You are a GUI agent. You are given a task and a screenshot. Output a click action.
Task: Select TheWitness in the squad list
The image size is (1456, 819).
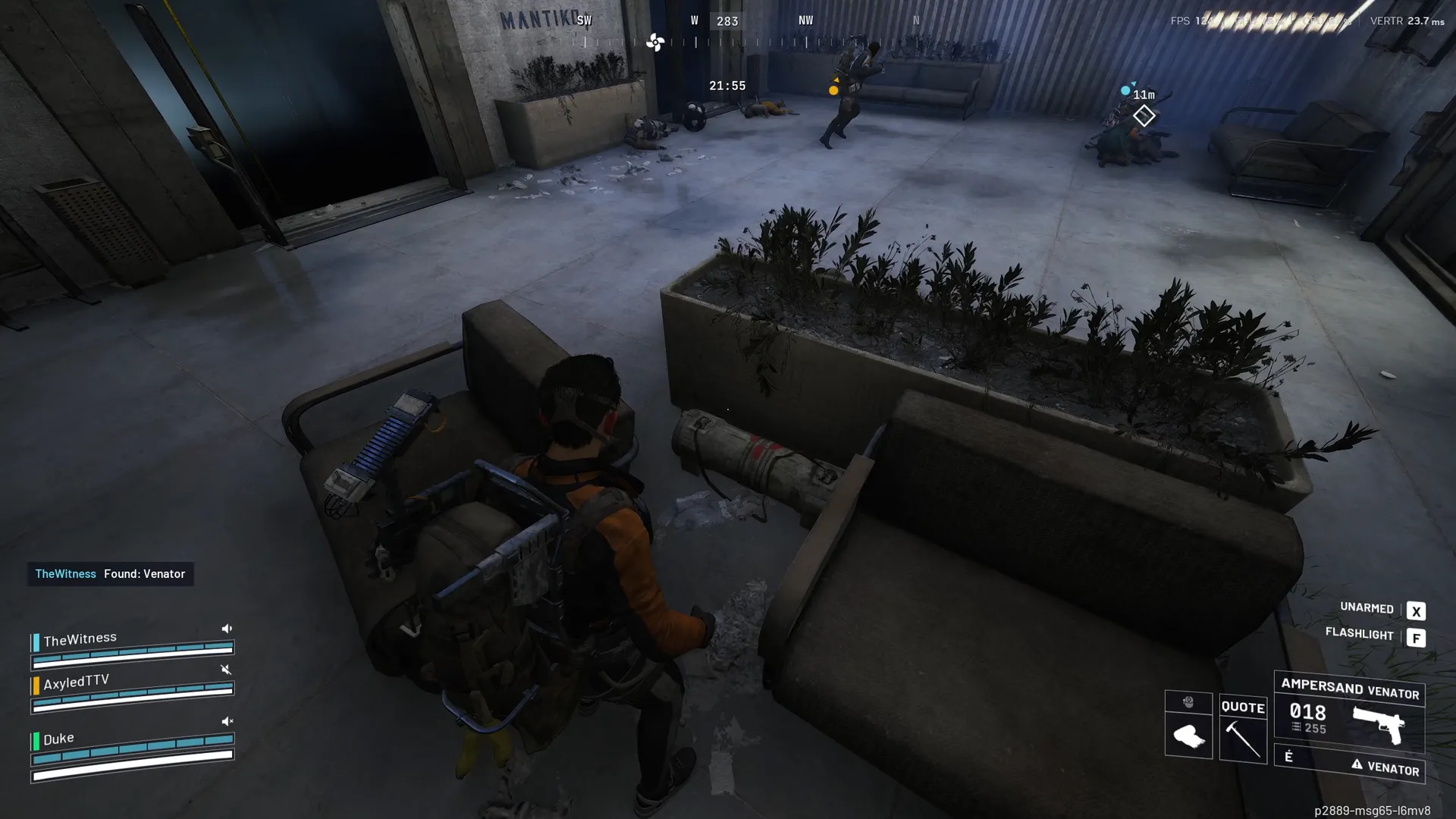click(80, 639)
